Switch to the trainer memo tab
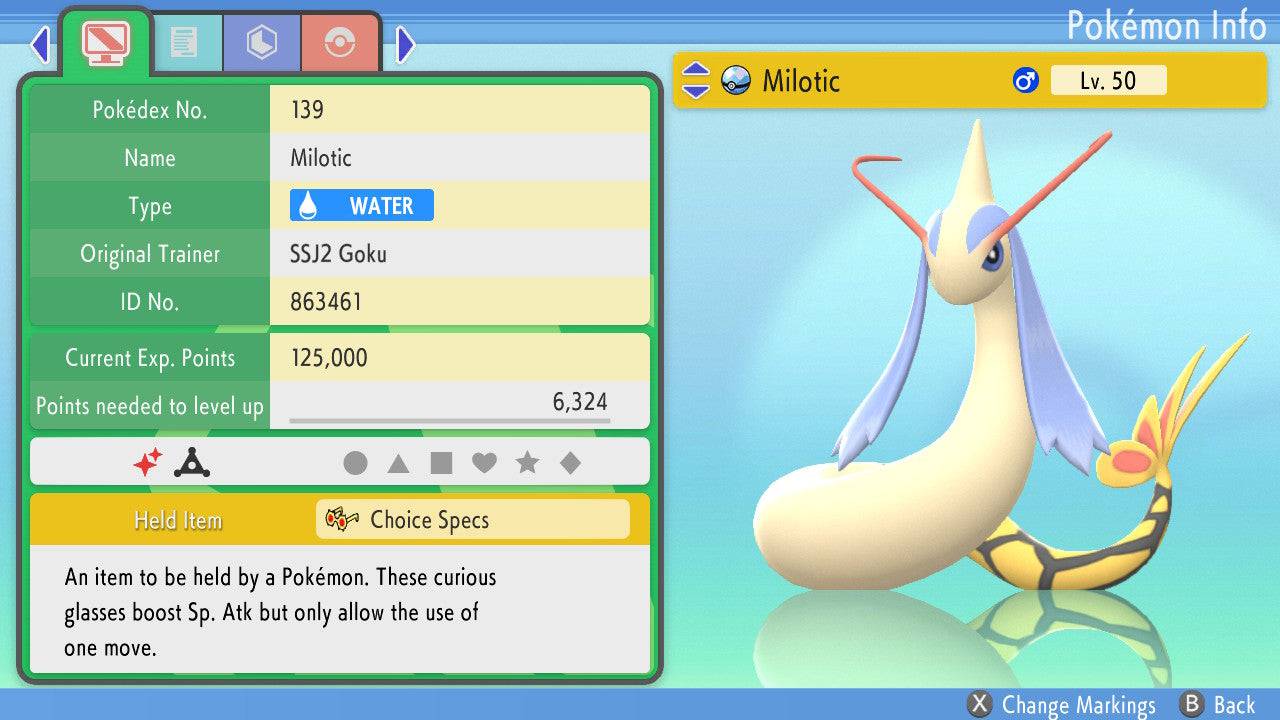This screenshot has height=720, width=1280. coord(183,43)
